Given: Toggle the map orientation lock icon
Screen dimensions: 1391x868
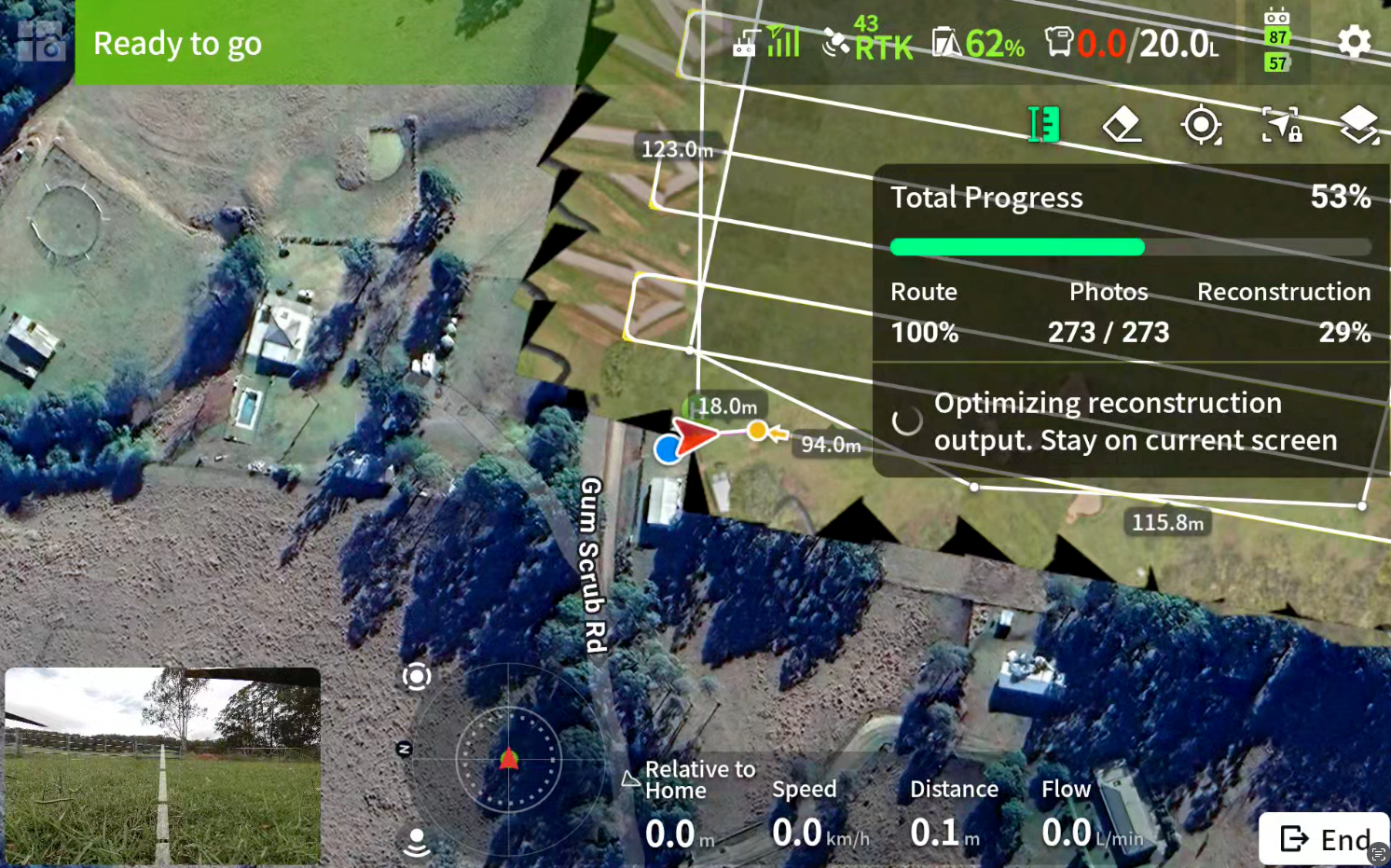Looking at the screenshot, I should click(1281, 124).
